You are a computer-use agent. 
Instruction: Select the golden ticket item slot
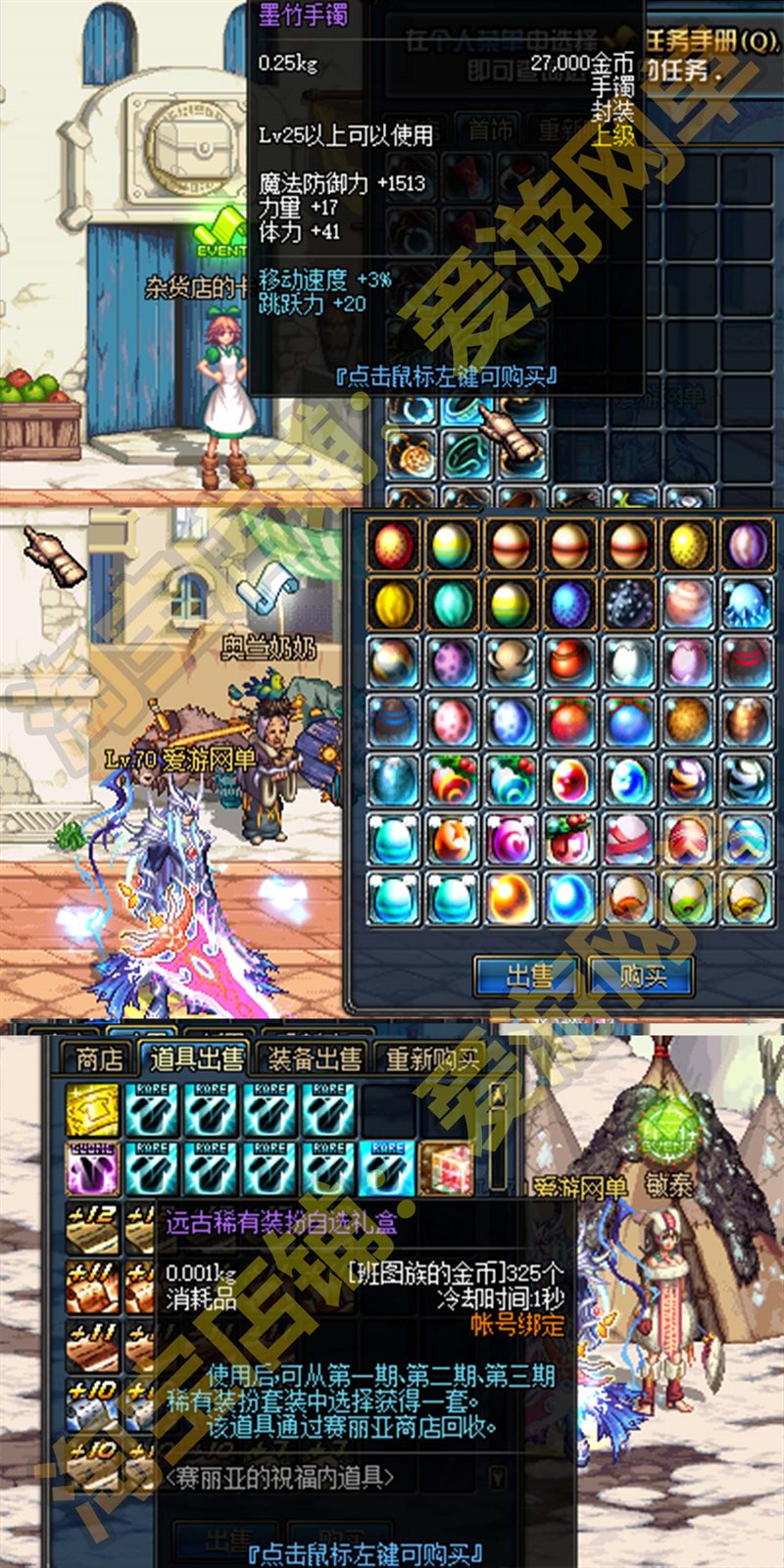coord(93,1110)
